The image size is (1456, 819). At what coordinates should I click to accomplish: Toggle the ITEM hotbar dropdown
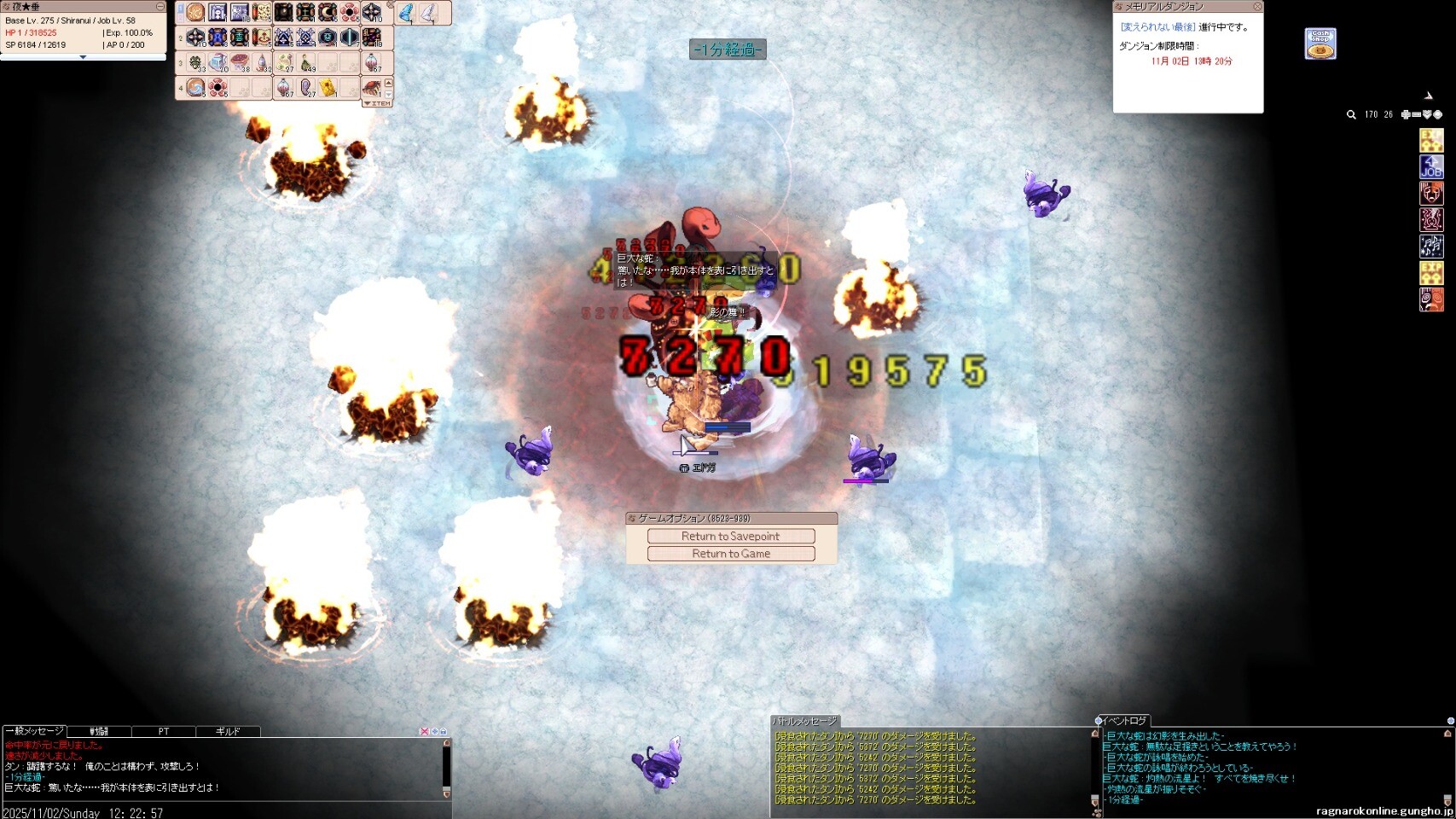click(377, 103)
